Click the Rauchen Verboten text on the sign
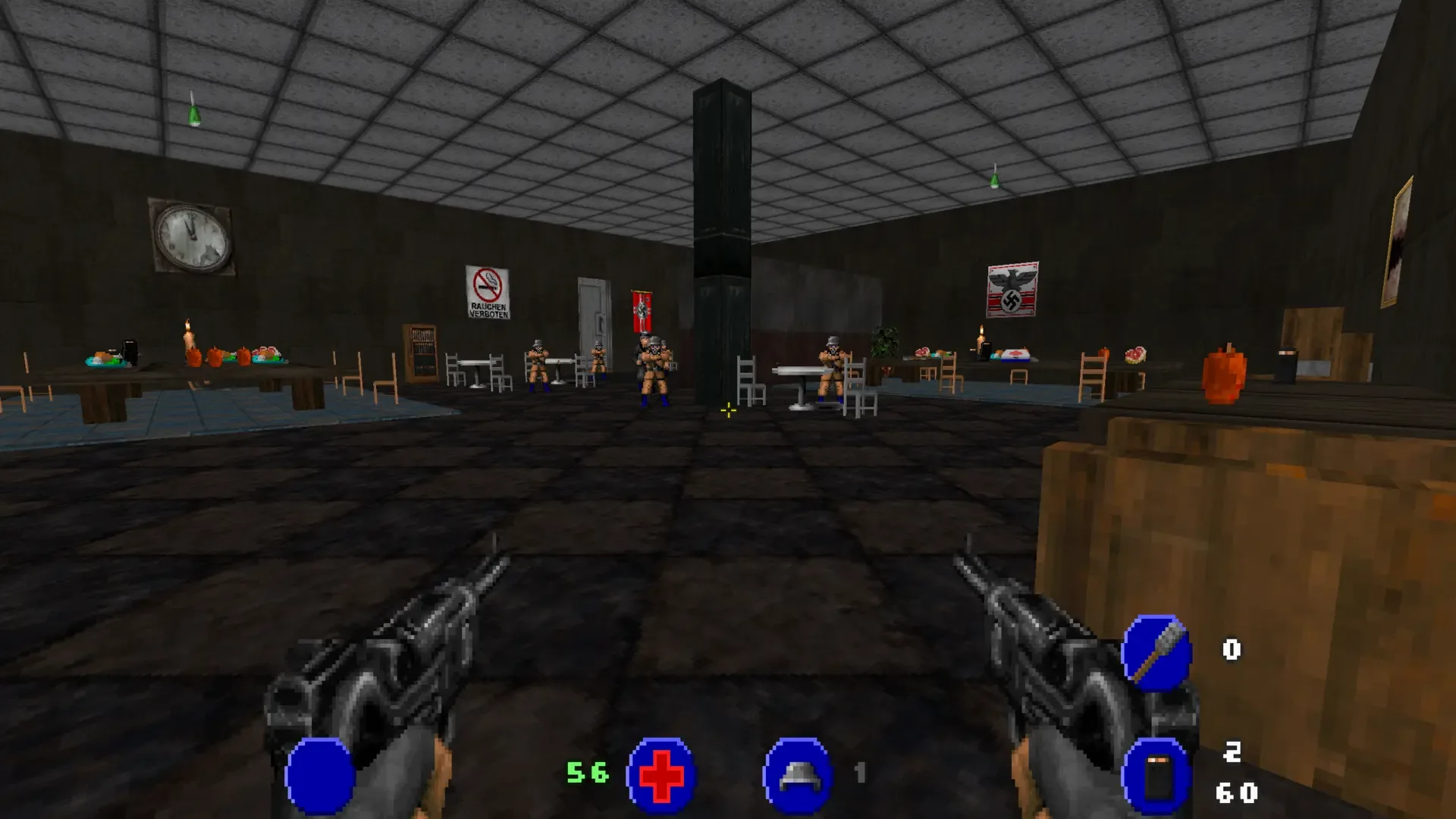 point(488,311)
